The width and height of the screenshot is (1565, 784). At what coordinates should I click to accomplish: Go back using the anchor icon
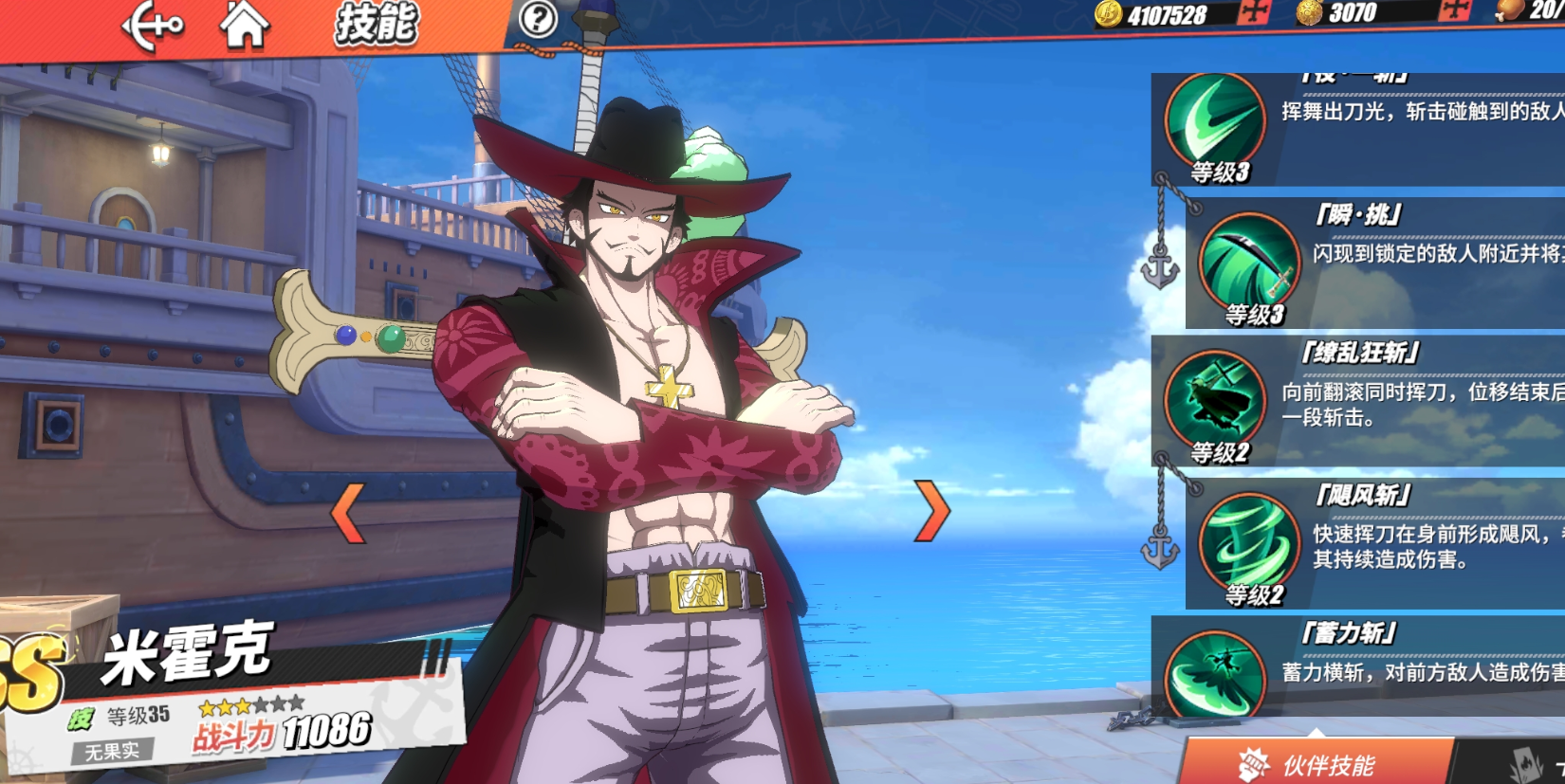pos(152,26)
